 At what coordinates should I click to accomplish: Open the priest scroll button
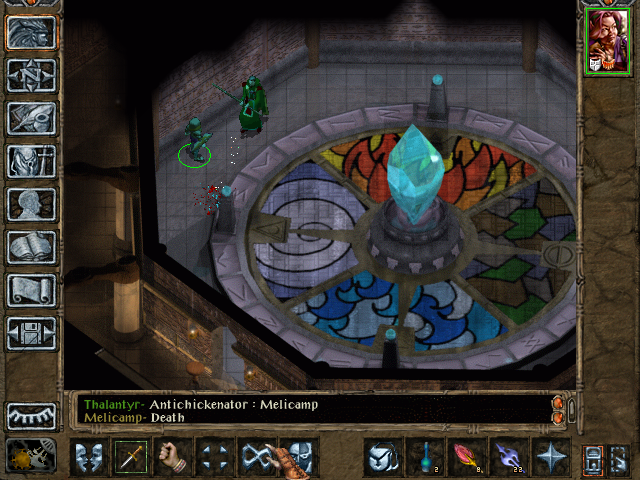coord(31,290)
